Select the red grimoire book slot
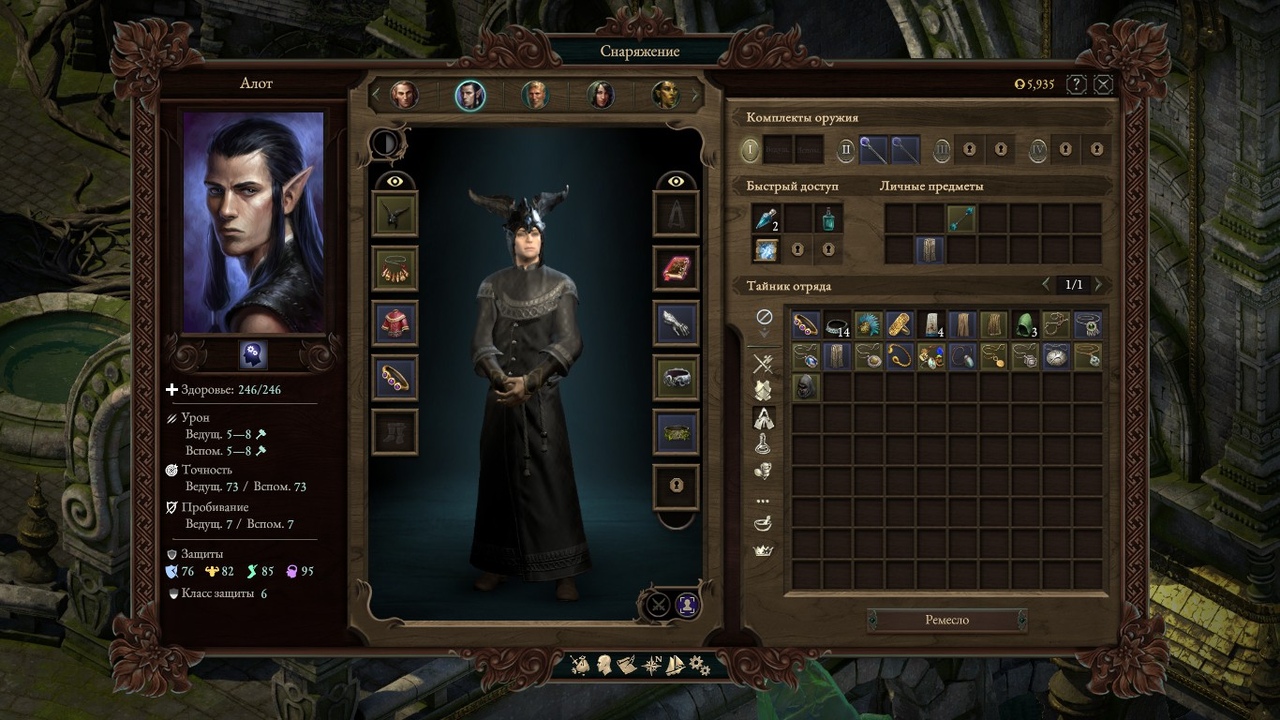Image resolution: width=1280 pixels, height=720 pixels. 676,268
